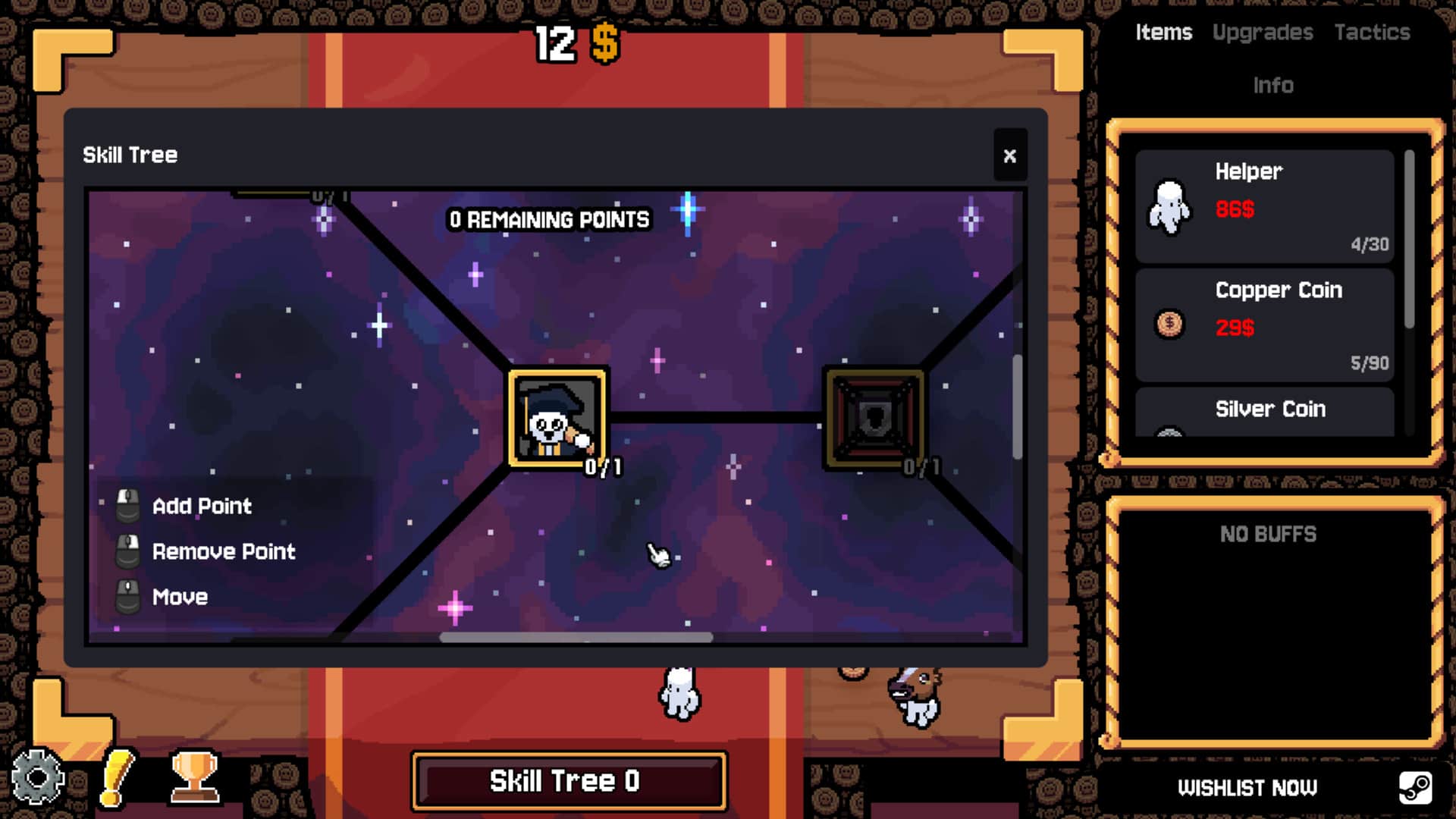The width and height of the screenshot is (1456, 819).
Task: Click the horizontal scrollbar below the skill tree
Action: coord(575,639)
